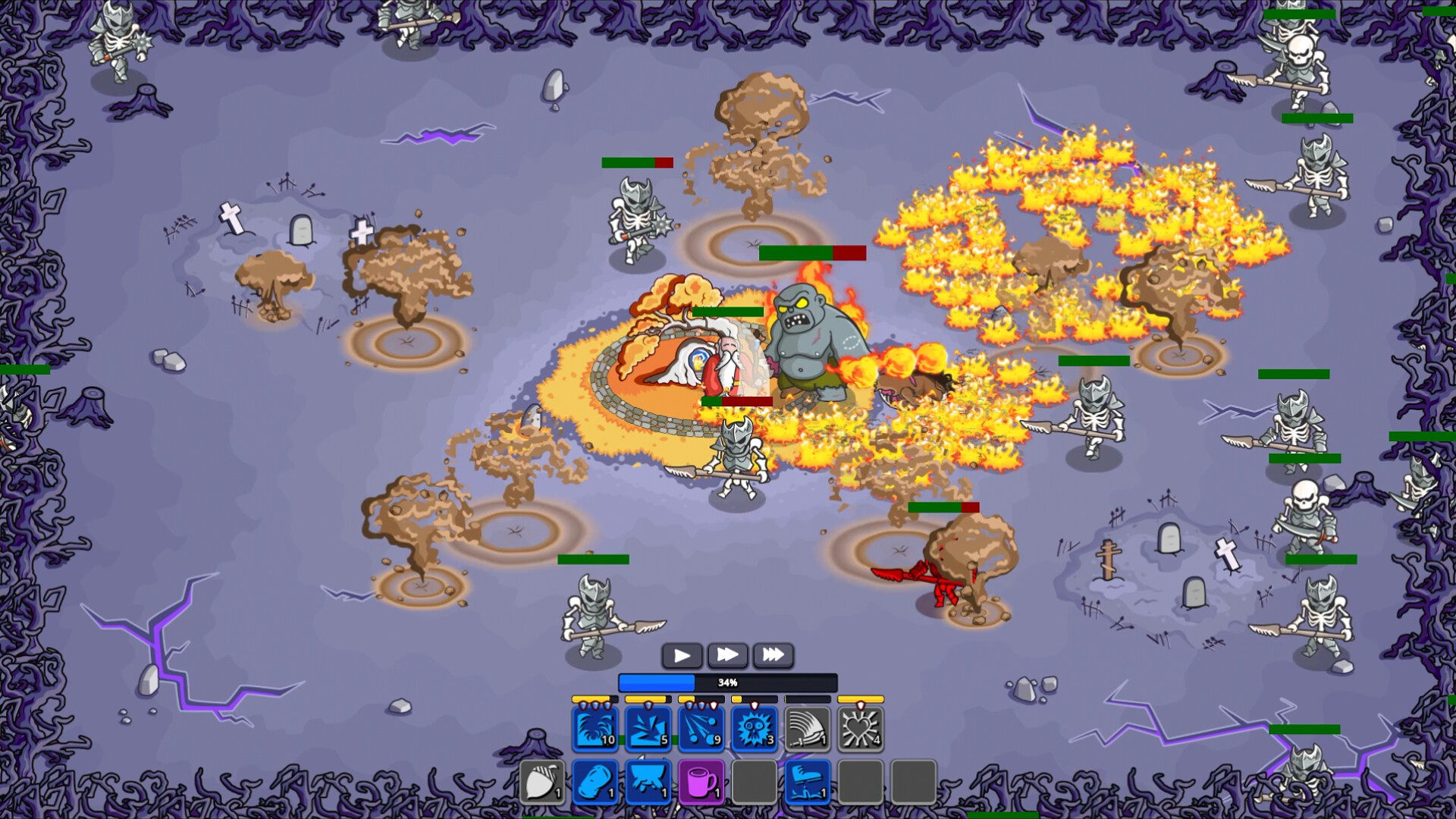Switch to triple-speed fast forward
Viewport: 1456px width, 819px height.
tap(773, 654)
